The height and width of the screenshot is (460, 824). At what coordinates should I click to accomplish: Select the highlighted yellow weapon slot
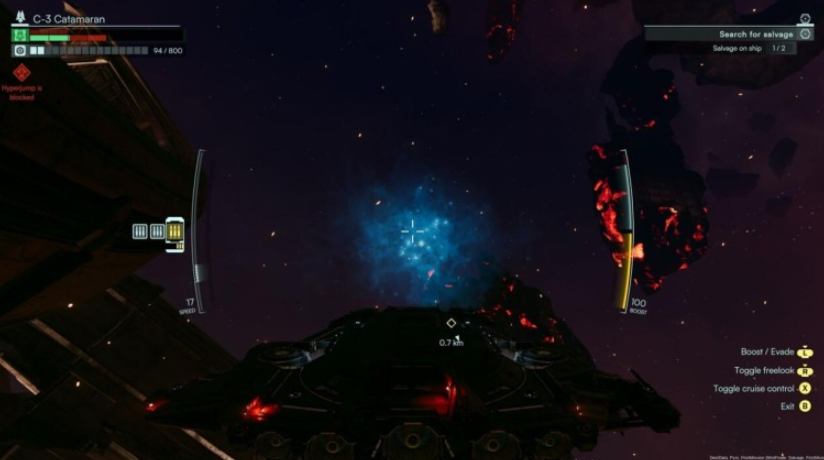[x=176, y=232]
